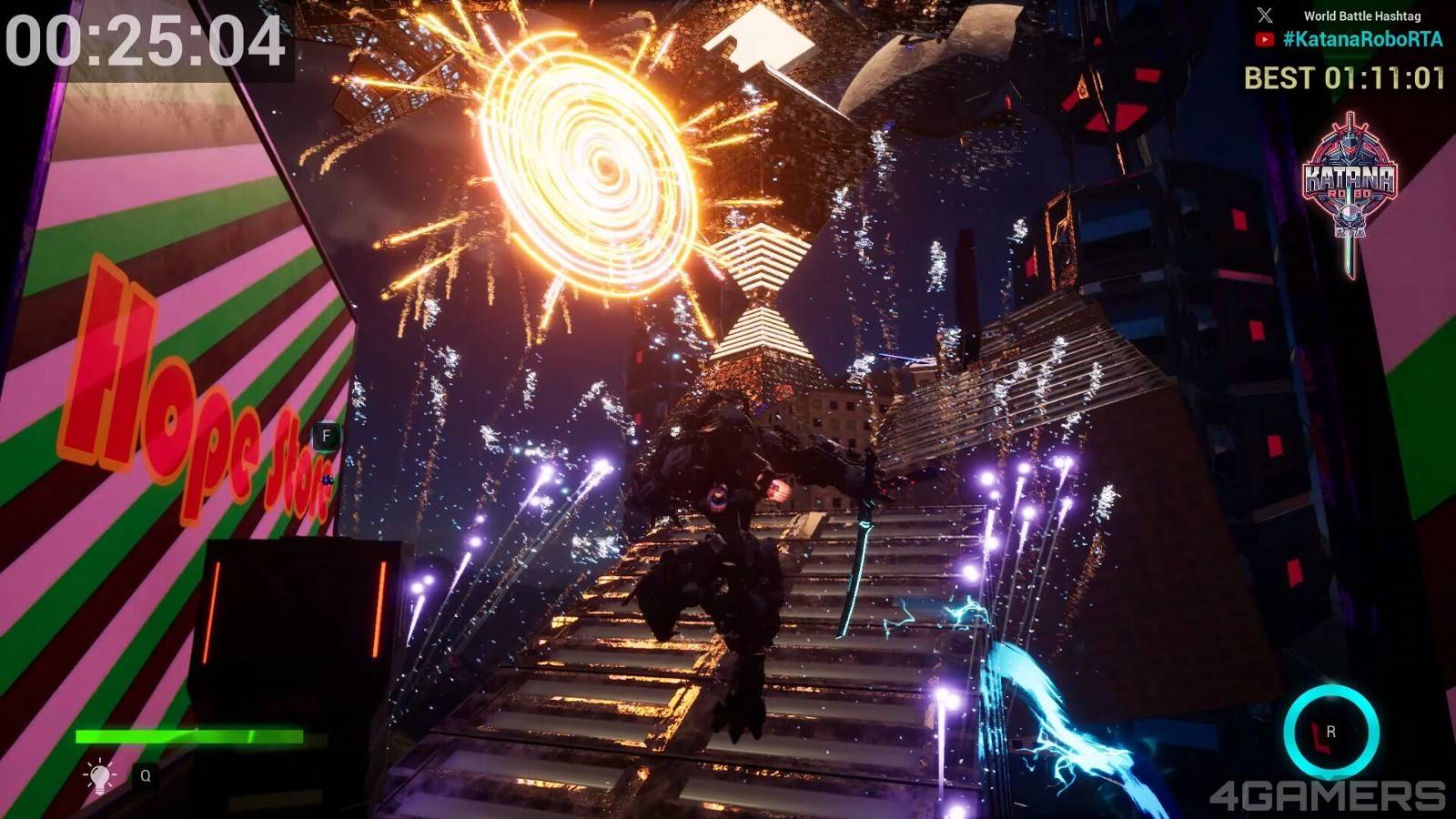Click the Katana Robo RTA emblem
1456x819 pixels.
click(1350, 182)
